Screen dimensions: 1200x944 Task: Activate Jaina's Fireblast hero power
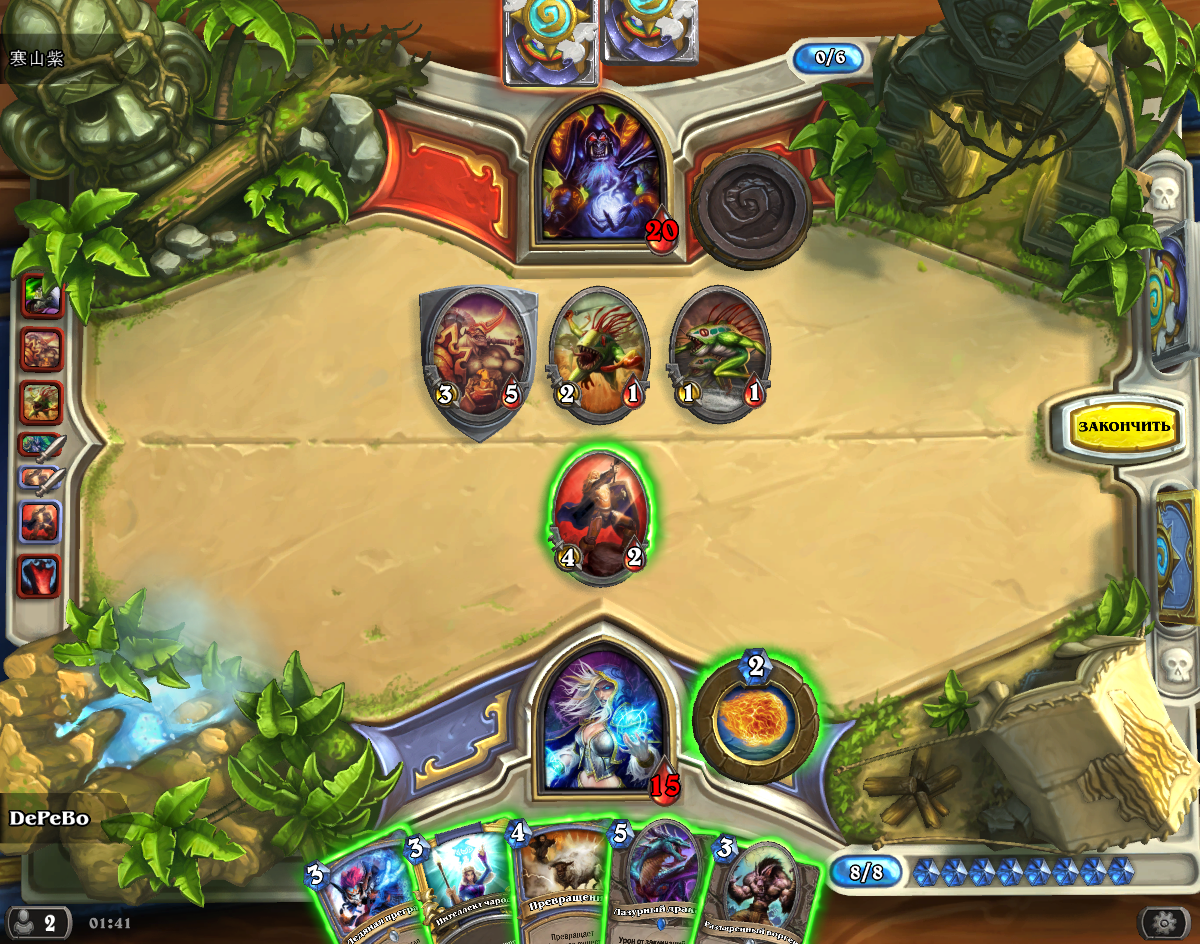tap(755, 718)
